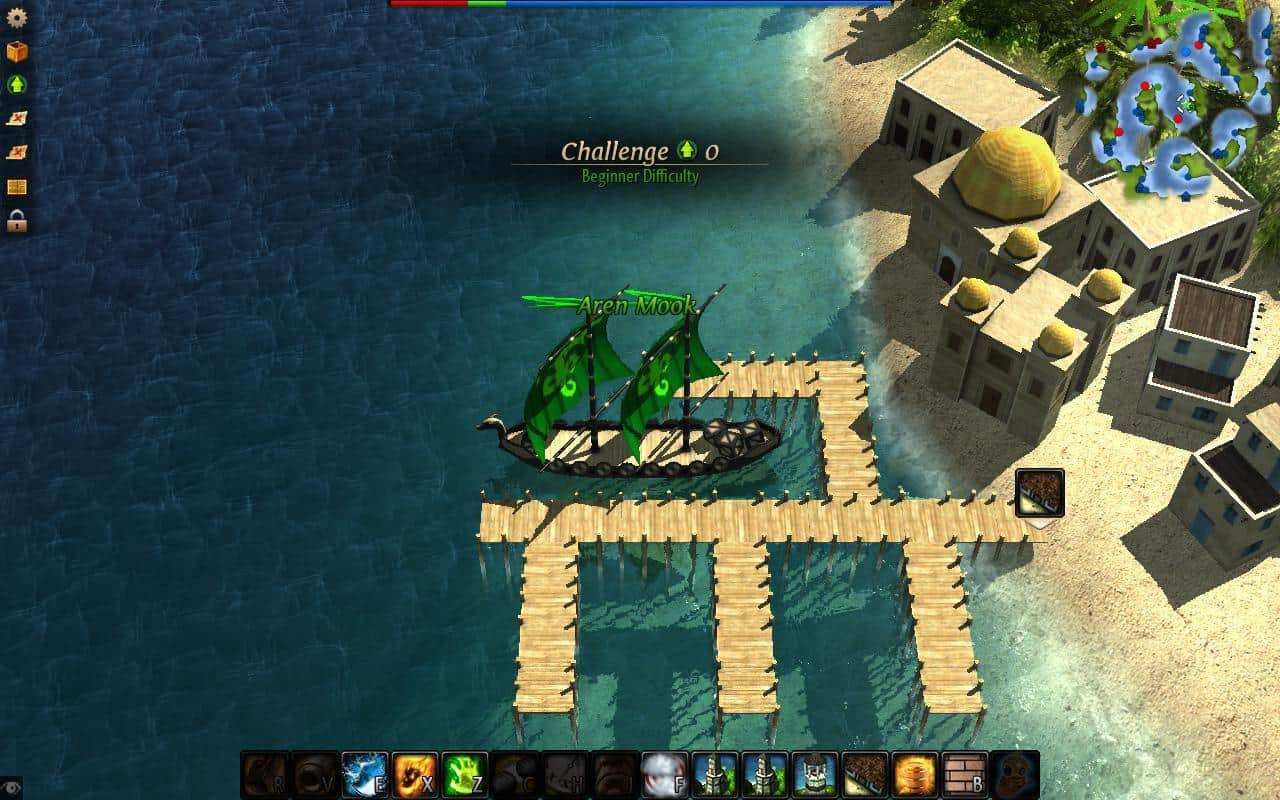1280x800 pixels.
Task: Use the green glowing hand ability
Action: pos(465,775)
